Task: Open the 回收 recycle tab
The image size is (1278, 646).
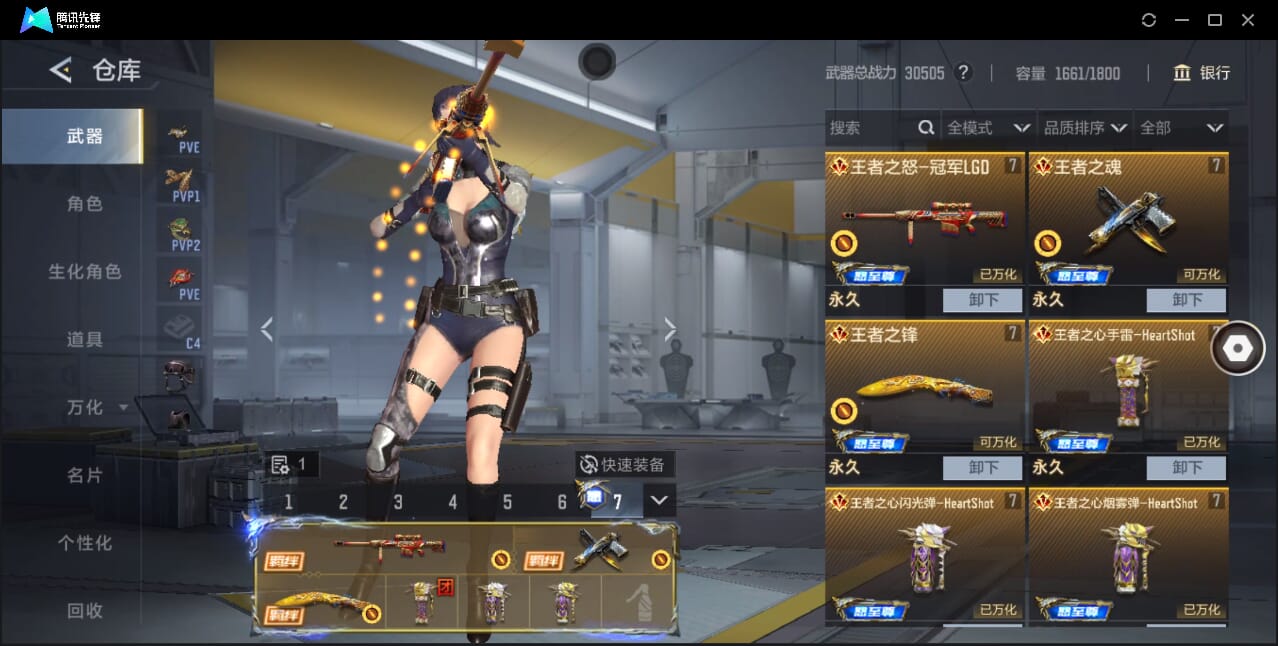Action: 85,610
